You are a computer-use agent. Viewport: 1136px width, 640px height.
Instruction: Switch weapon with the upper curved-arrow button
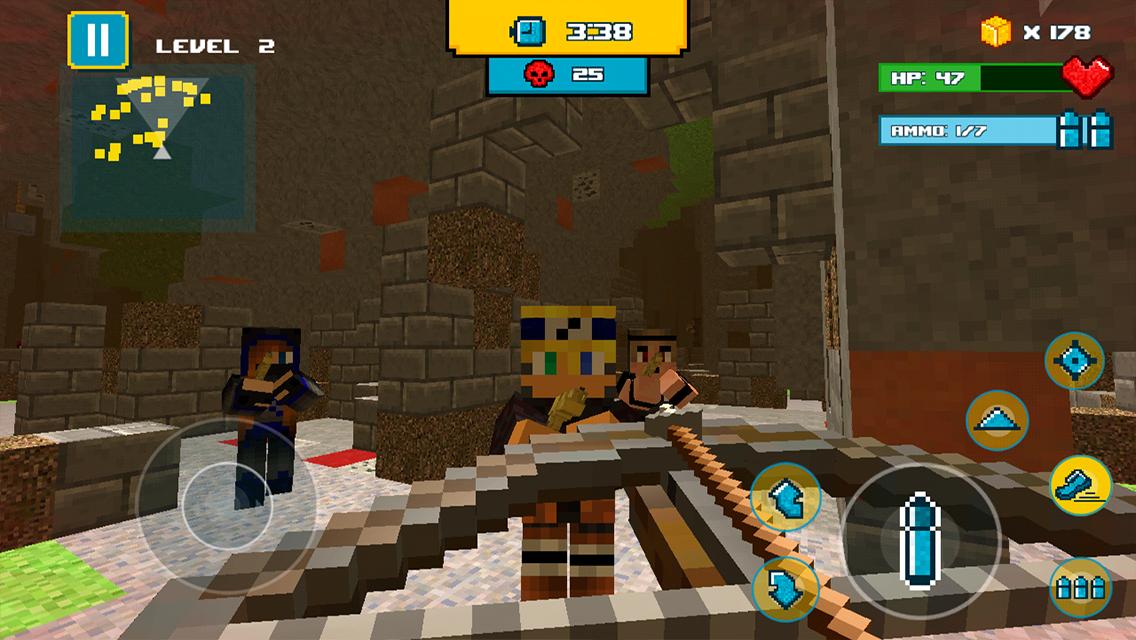click(x=786, y=497)
